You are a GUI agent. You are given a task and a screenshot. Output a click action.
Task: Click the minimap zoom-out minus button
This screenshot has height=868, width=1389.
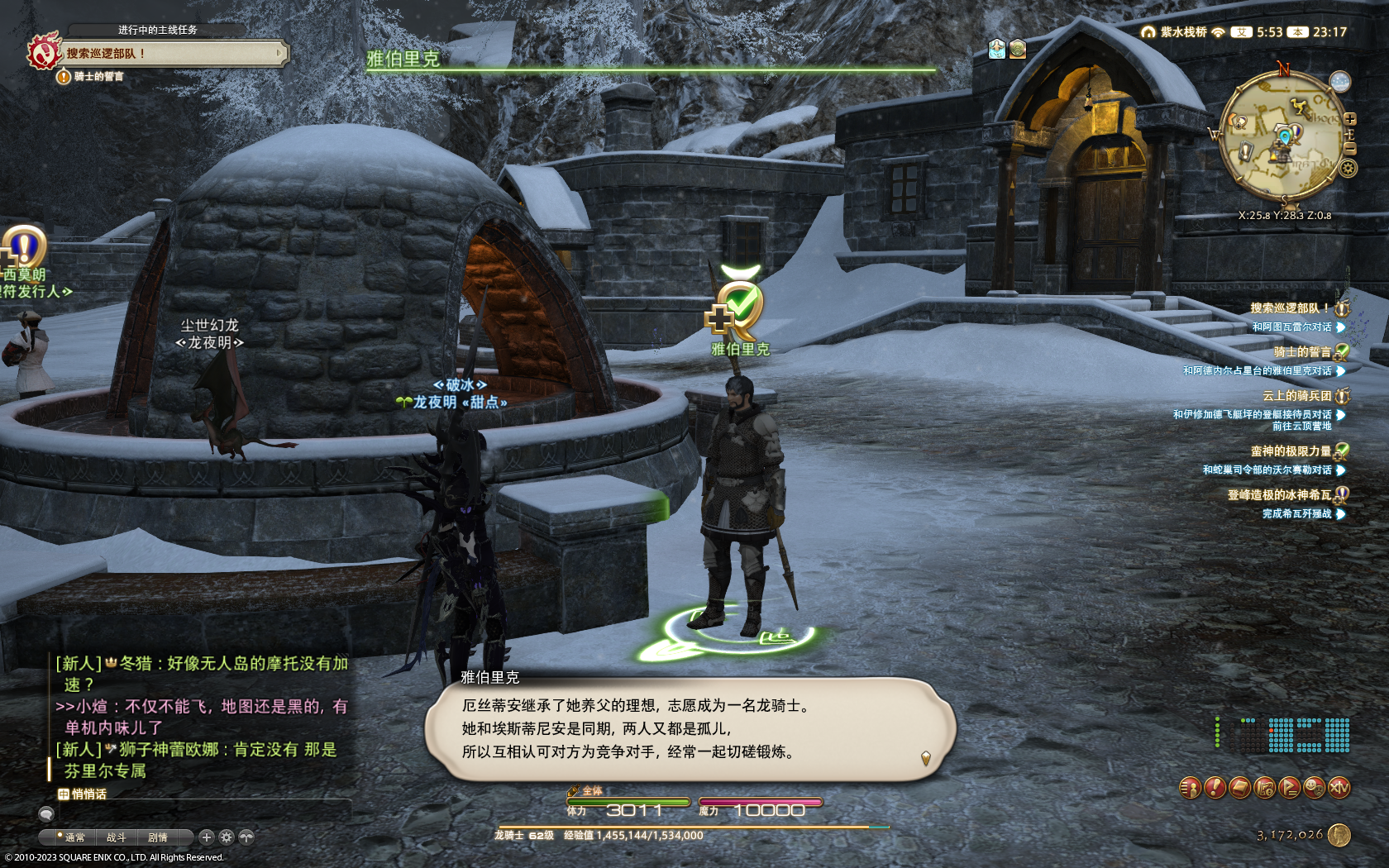[1350, 148]
